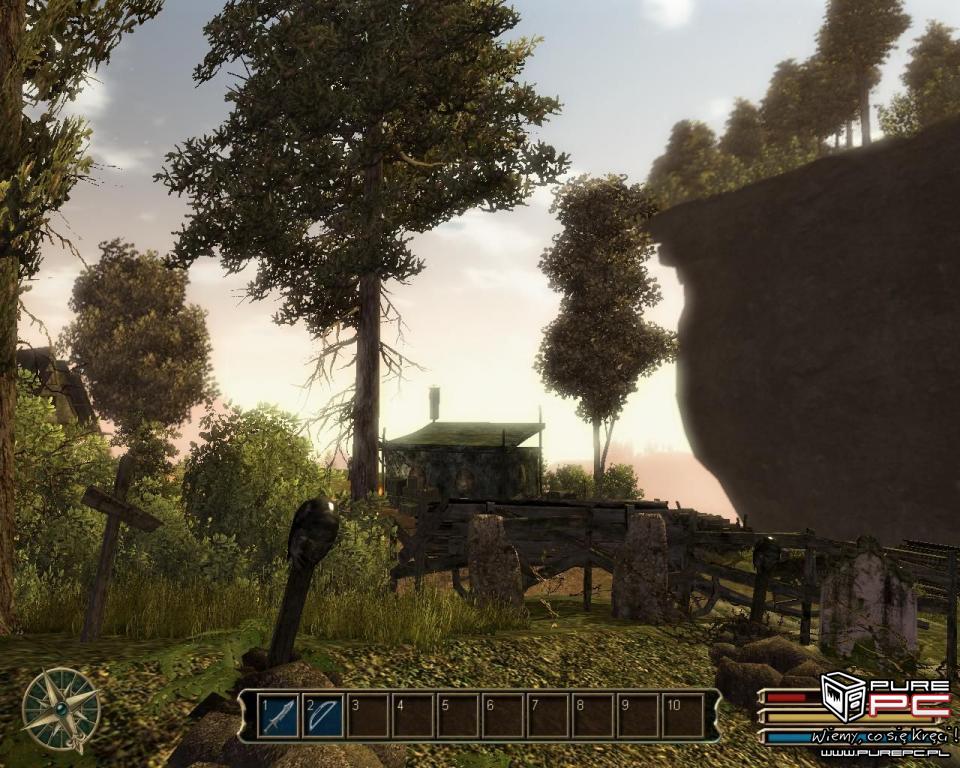The height and width of the screenshot is (768, 960).
Task: Select the sword in hotbar slot 1
Action: [x=278, y=716]
